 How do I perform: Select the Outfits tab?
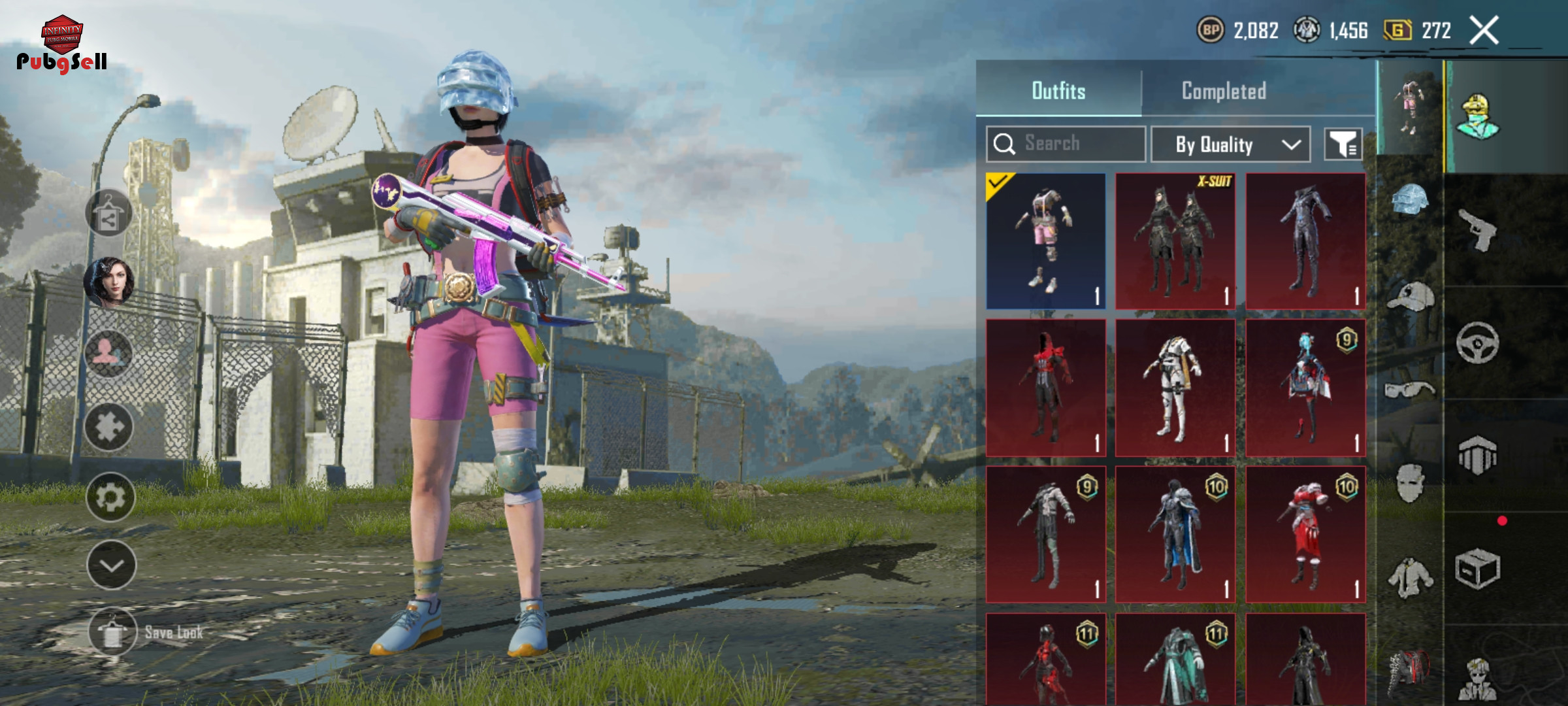coord(1058,91)
